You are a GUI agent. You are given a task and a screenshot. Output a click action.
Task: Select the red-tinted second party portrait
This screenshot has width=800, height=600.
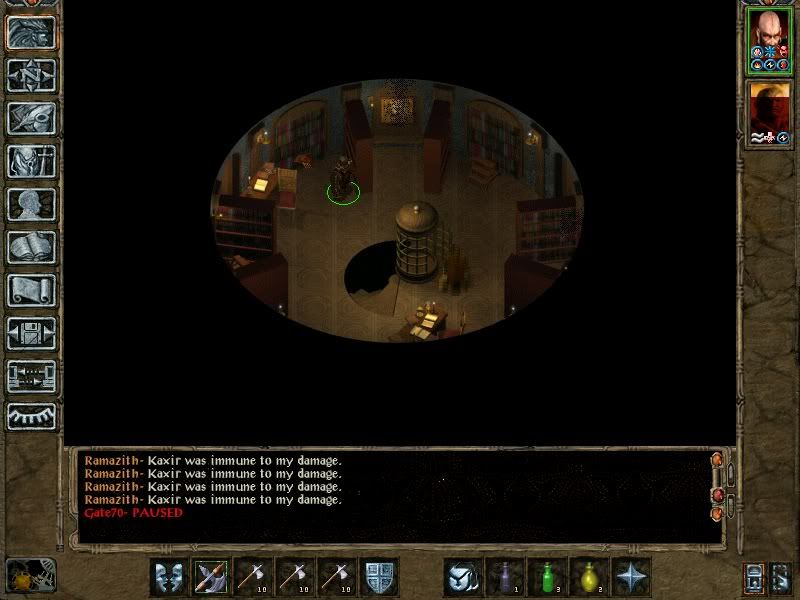tap(769, 113)
